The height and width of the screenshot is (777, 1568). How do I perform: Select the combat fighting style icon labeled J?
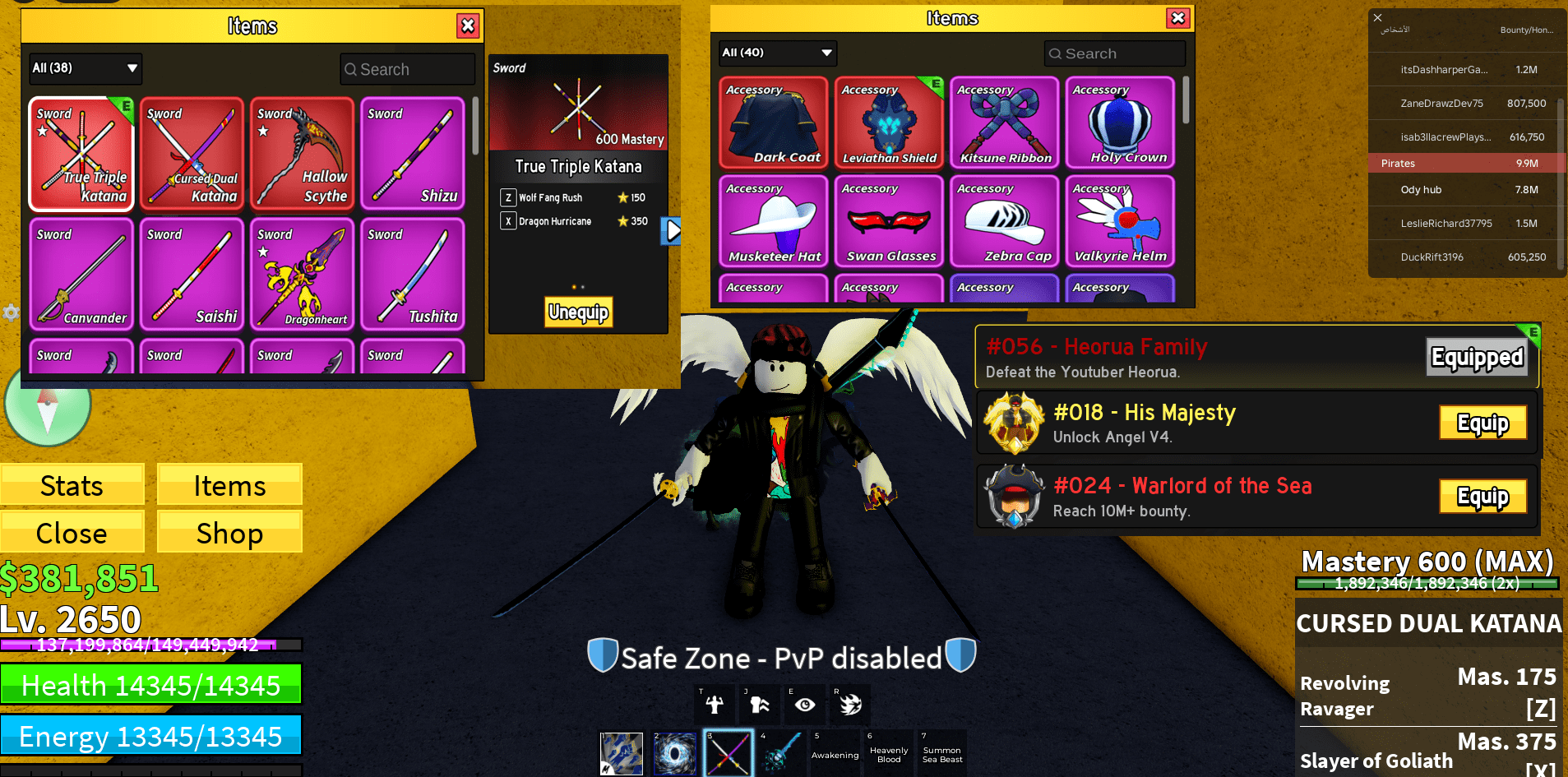758,705
